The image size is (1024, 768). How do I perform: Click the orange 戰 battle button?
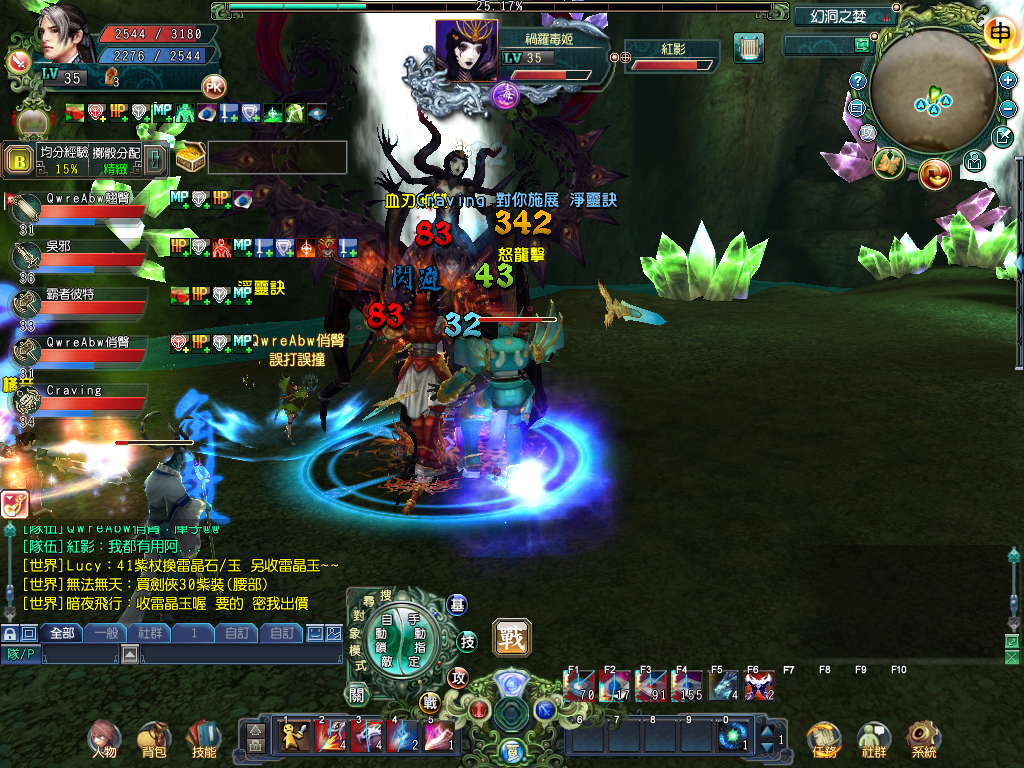(x=511, y=637)
